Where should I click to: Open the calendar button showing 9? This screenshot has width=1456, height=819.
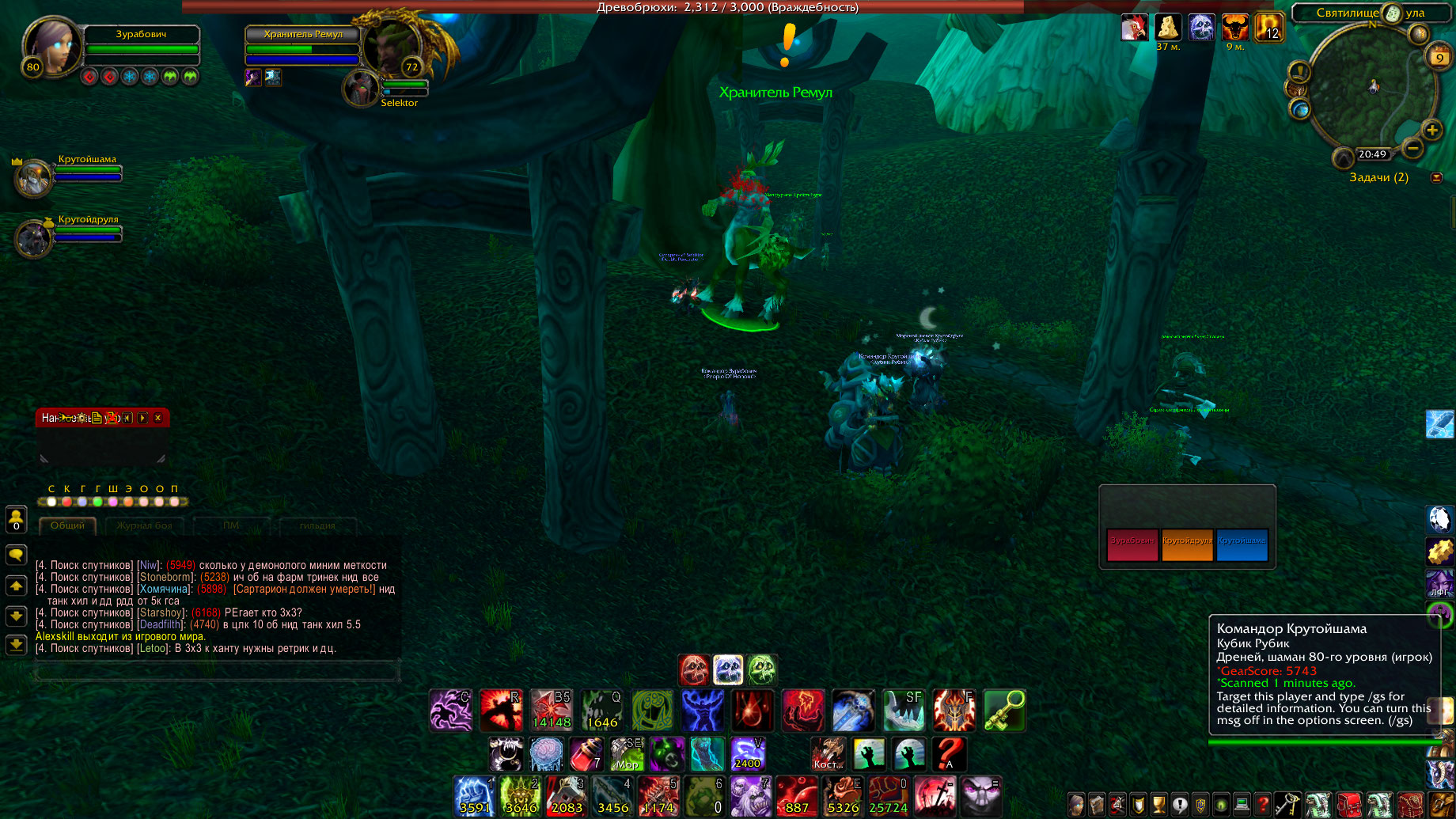point(1439,57)
